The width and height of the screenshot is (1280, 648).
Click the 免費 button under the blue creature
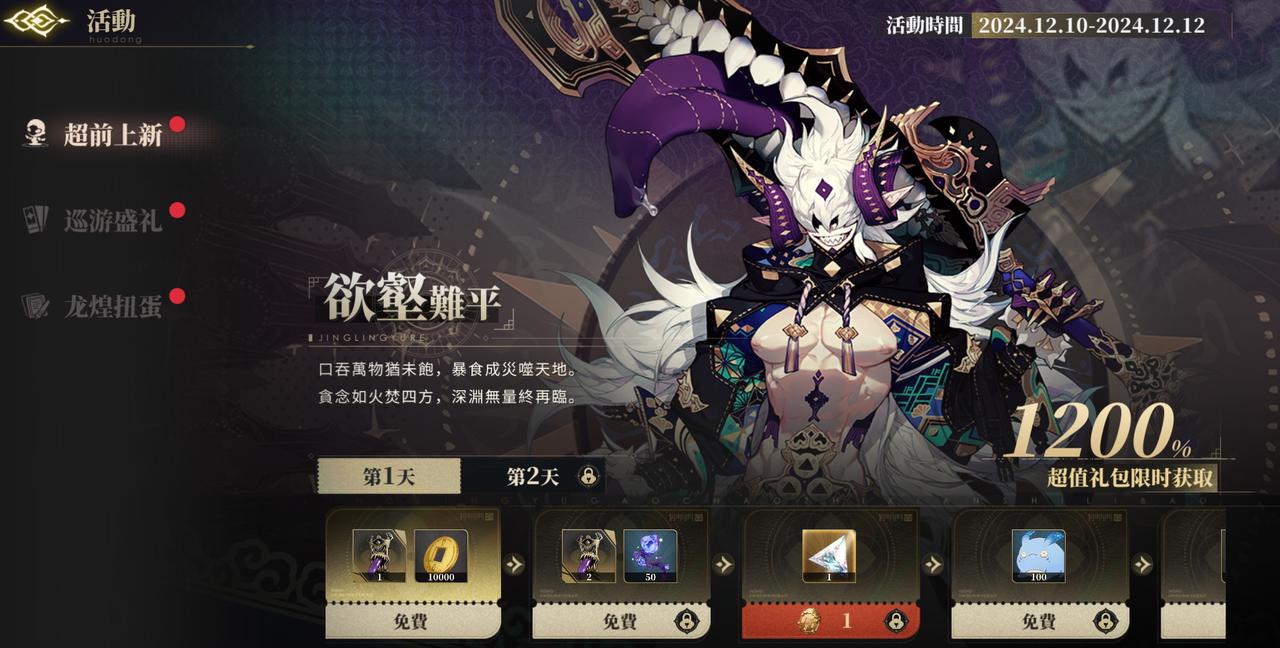(x=1038, y=621)
